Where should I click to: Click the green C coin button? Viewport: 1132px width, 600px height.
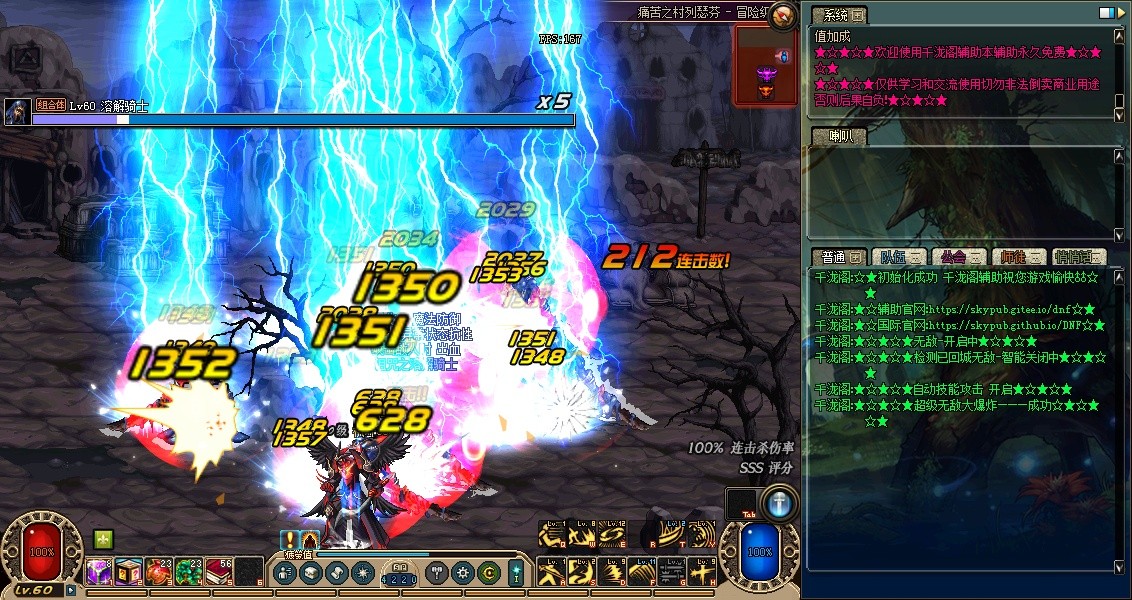click(x=489, y=573)
